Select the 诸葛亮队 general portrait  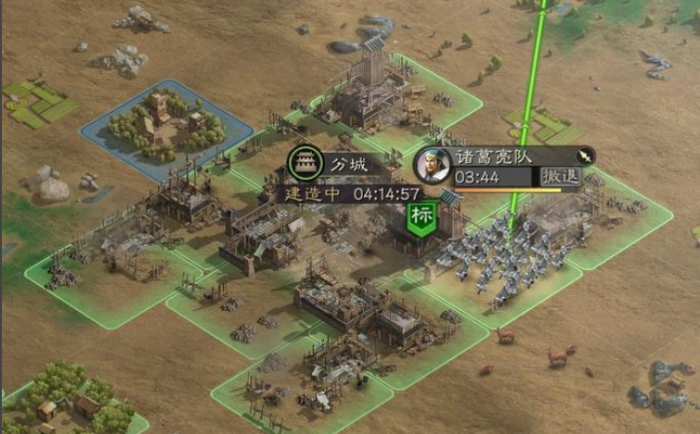point(432,164)
